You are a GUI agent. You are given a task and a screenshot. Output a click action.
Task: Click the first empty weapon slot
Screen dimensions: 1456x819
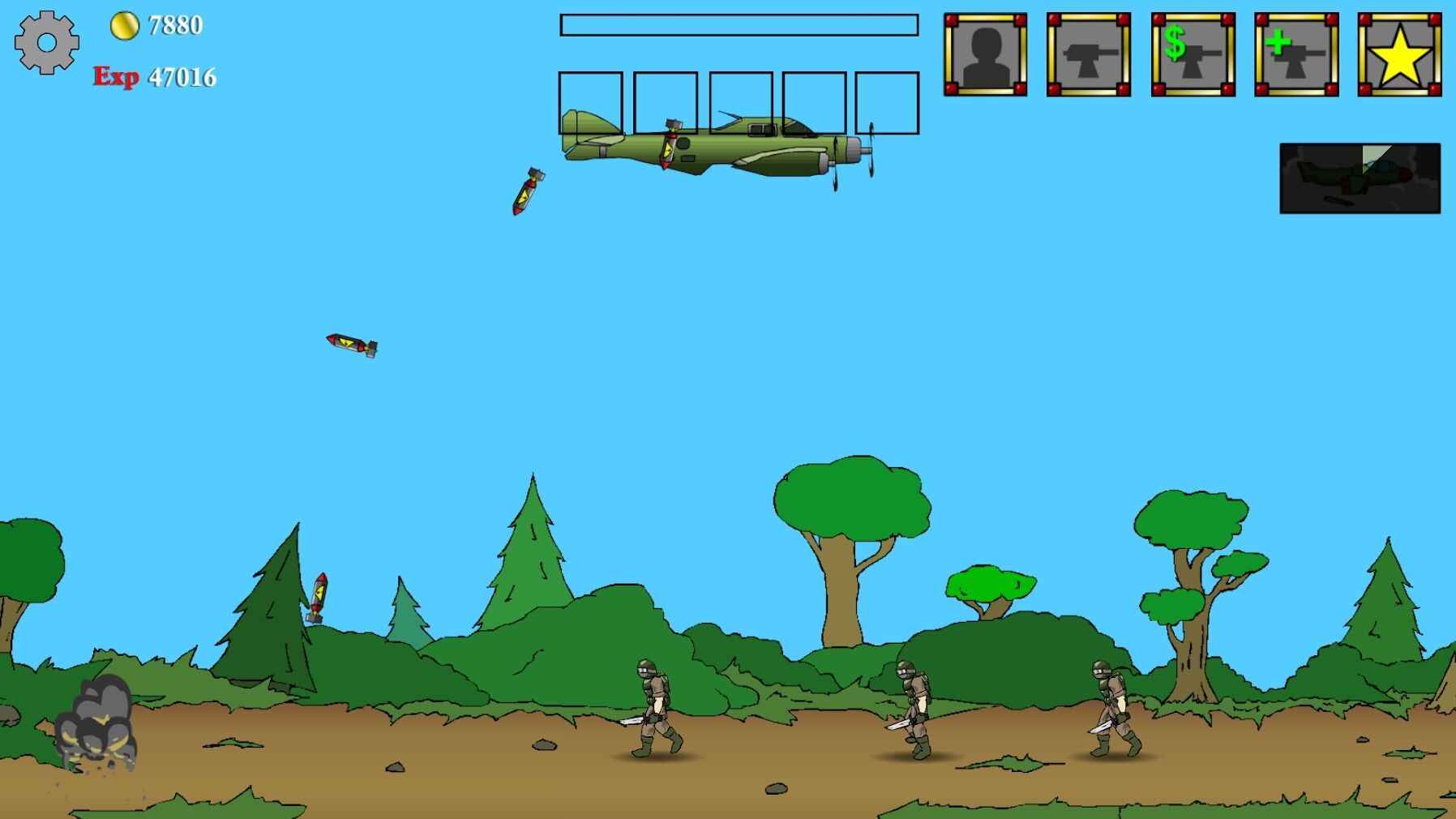click(590, 103)
